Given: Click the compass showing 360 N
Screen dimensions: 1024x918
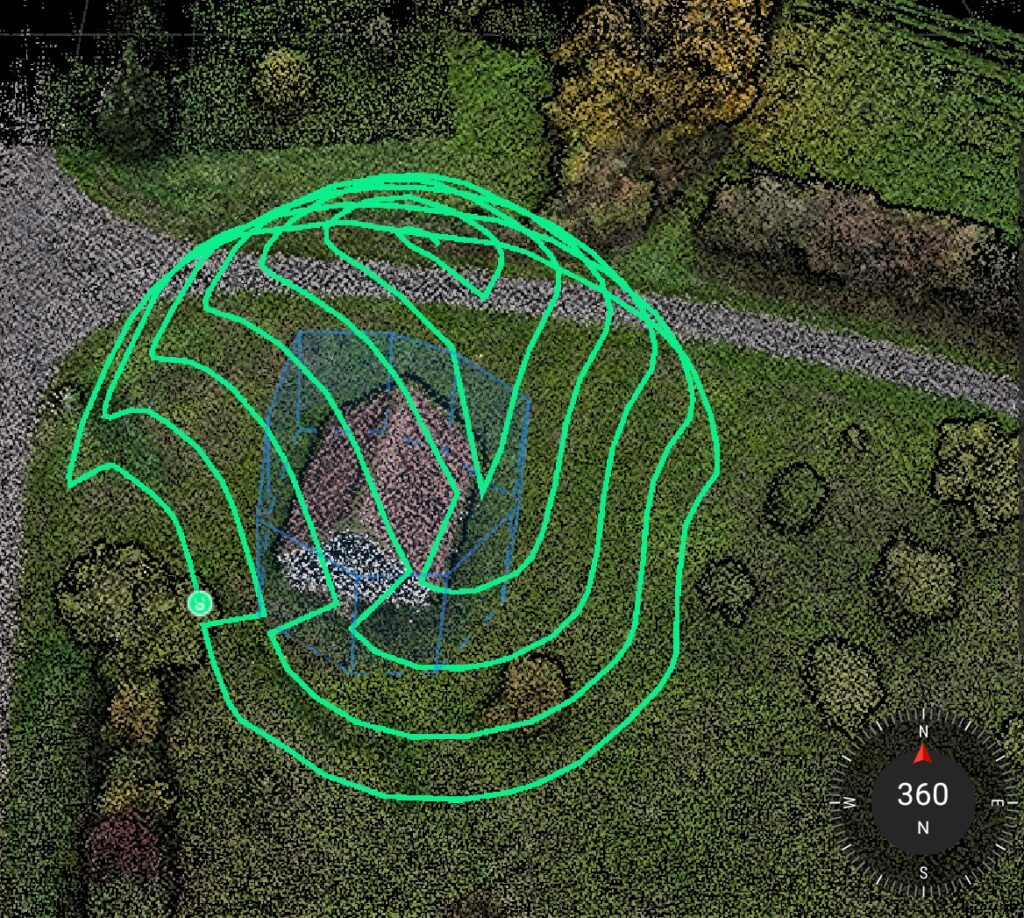Looking at the screenshot, I should [922, 798].
